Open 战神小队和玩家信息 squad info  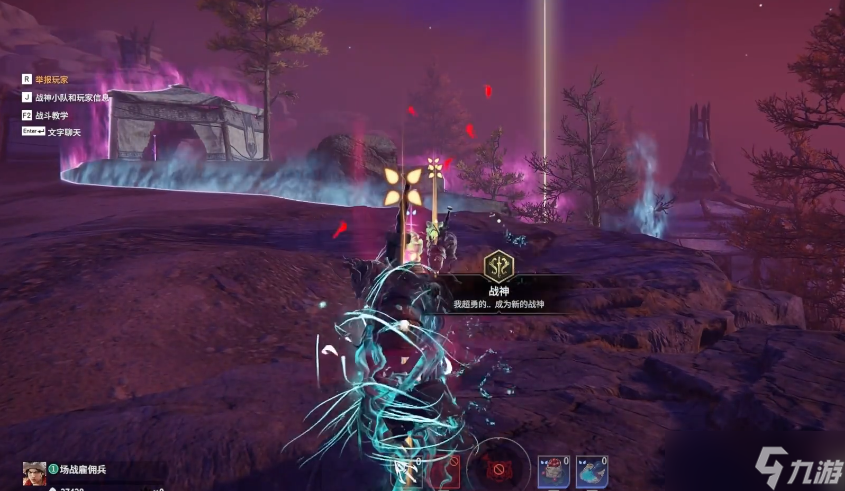pyautogui.click(x=70, y=97)
